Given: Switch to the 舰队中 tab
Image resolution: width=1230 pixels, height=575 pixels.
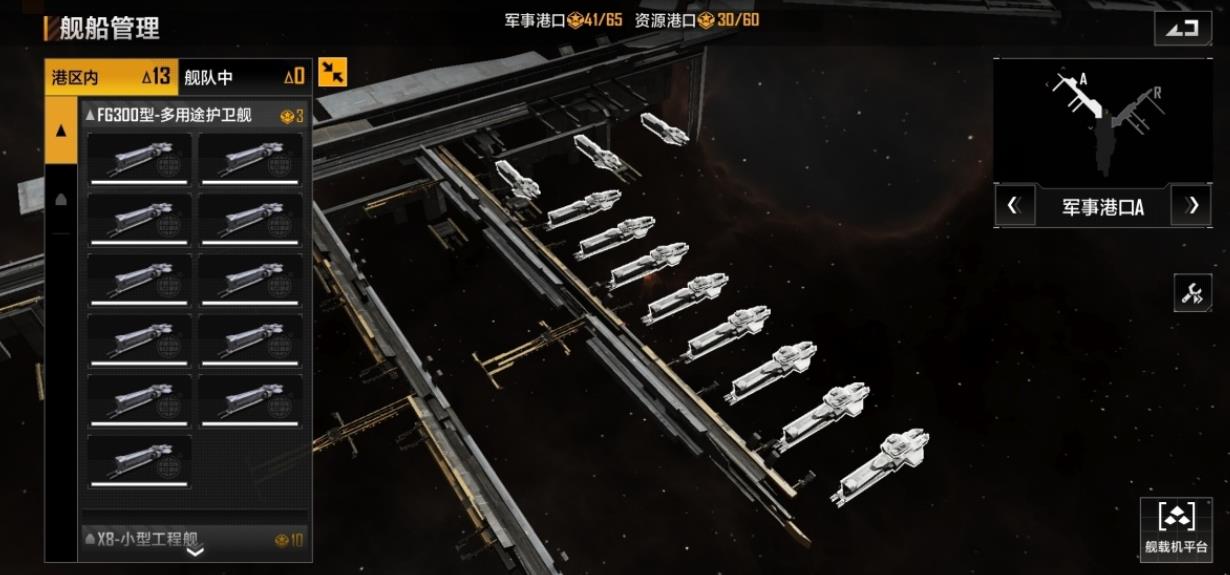Looking at the screenshot, I should click(244, 77).
